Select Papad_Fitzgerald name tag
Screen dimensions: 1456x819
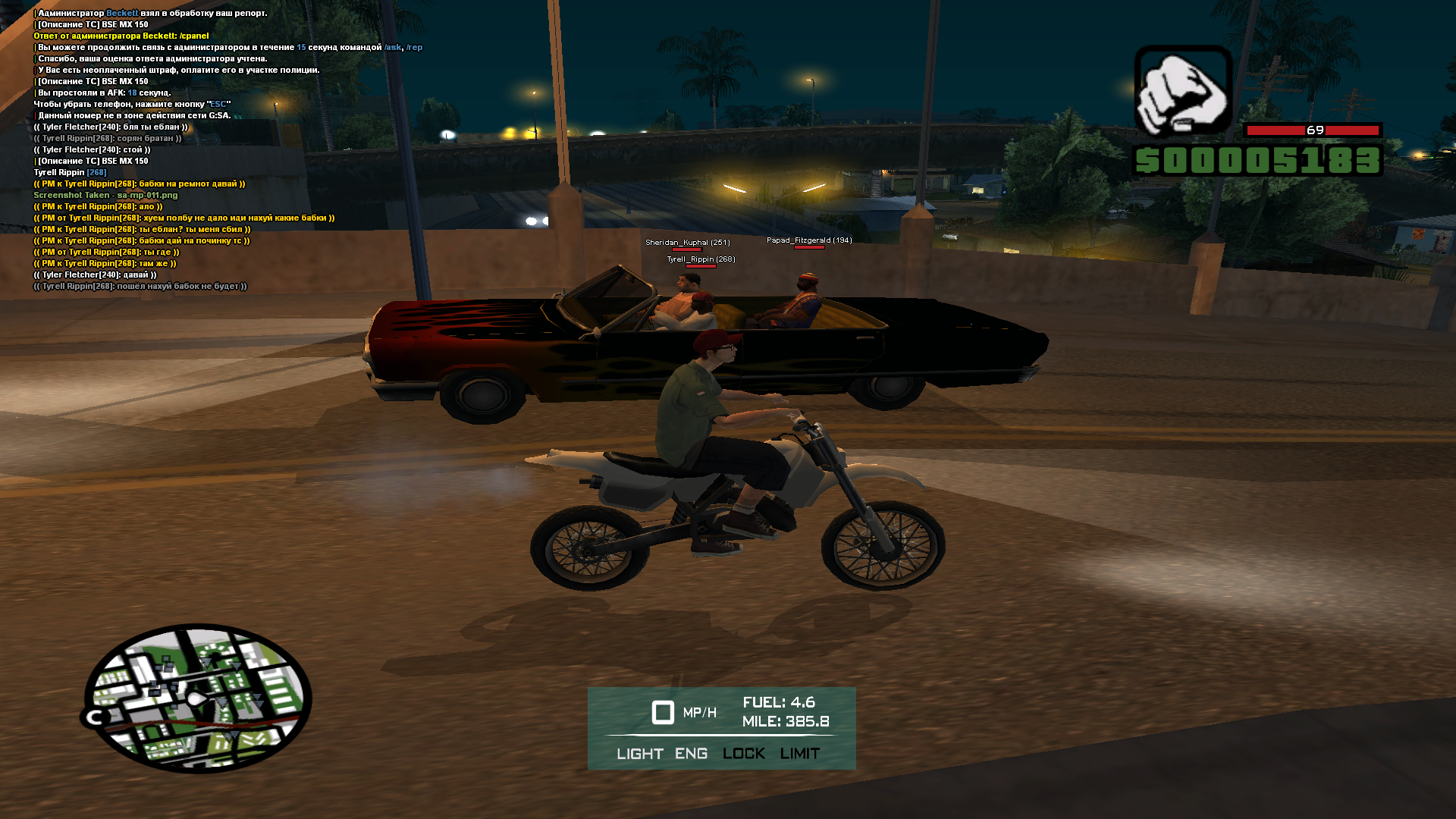809,240
